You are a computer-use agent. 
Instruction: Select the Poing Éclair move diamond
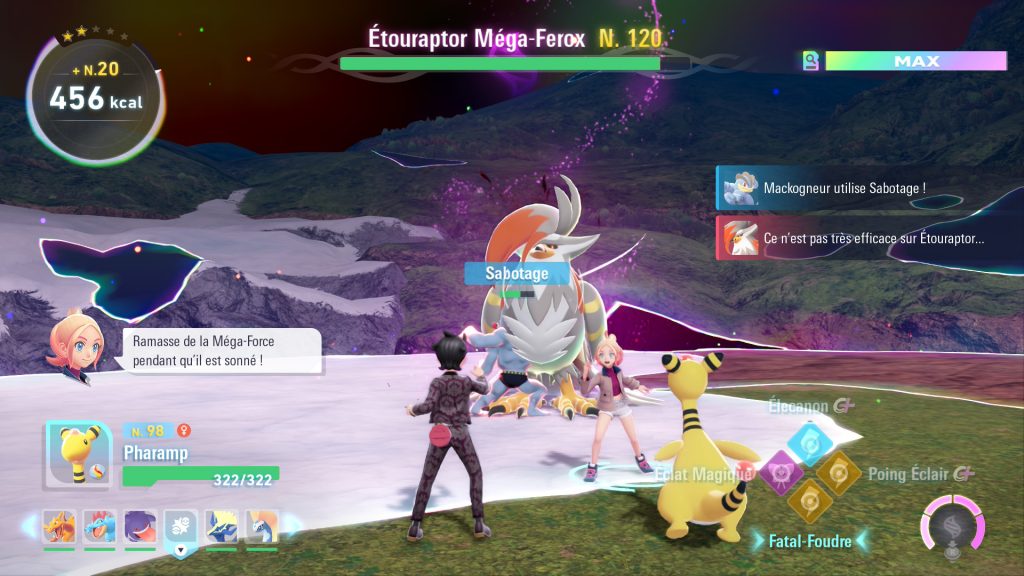836,471
